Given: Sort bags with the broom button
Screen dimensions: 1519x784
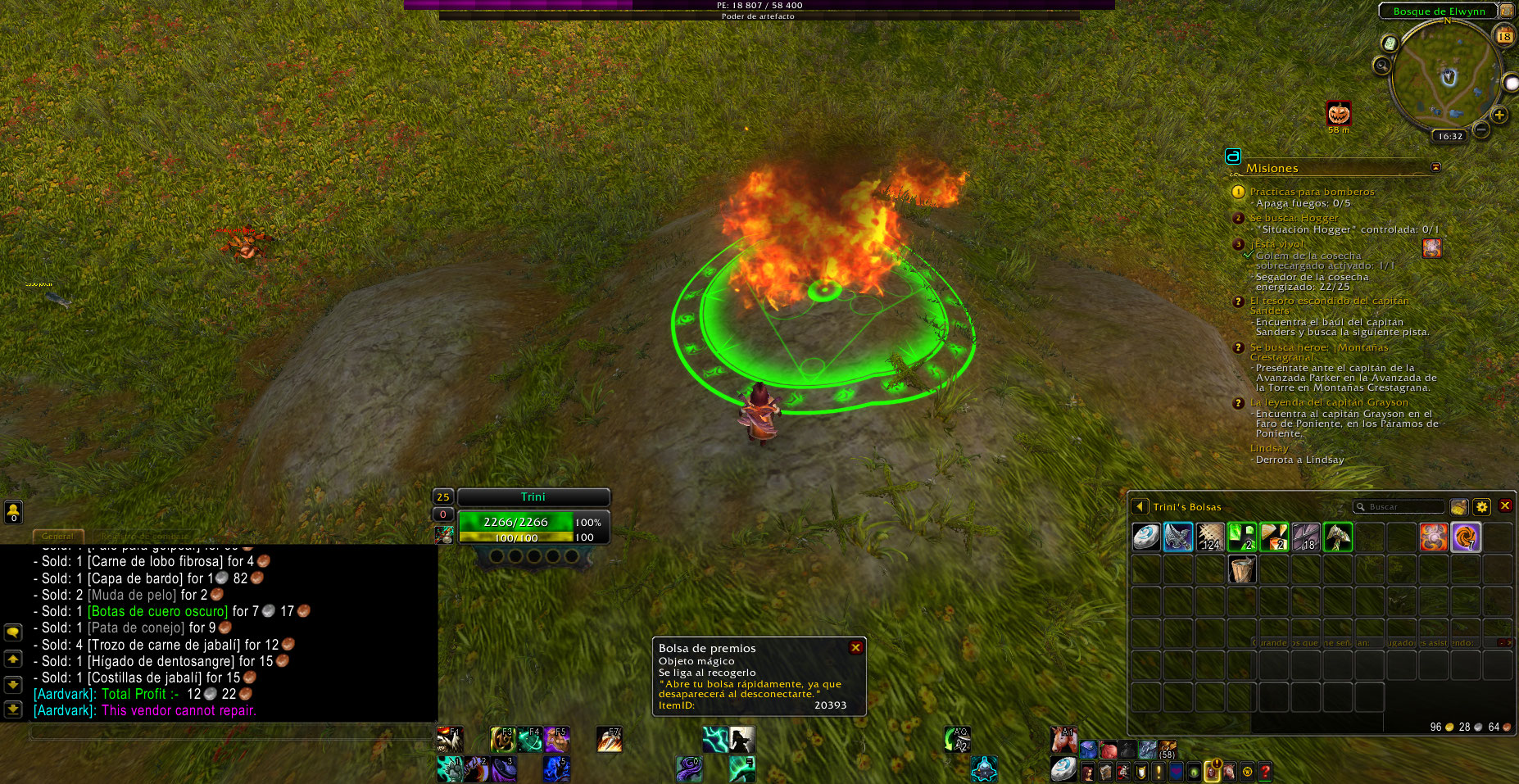Looking at the screenshot, I should click(x=1458, y=507).
